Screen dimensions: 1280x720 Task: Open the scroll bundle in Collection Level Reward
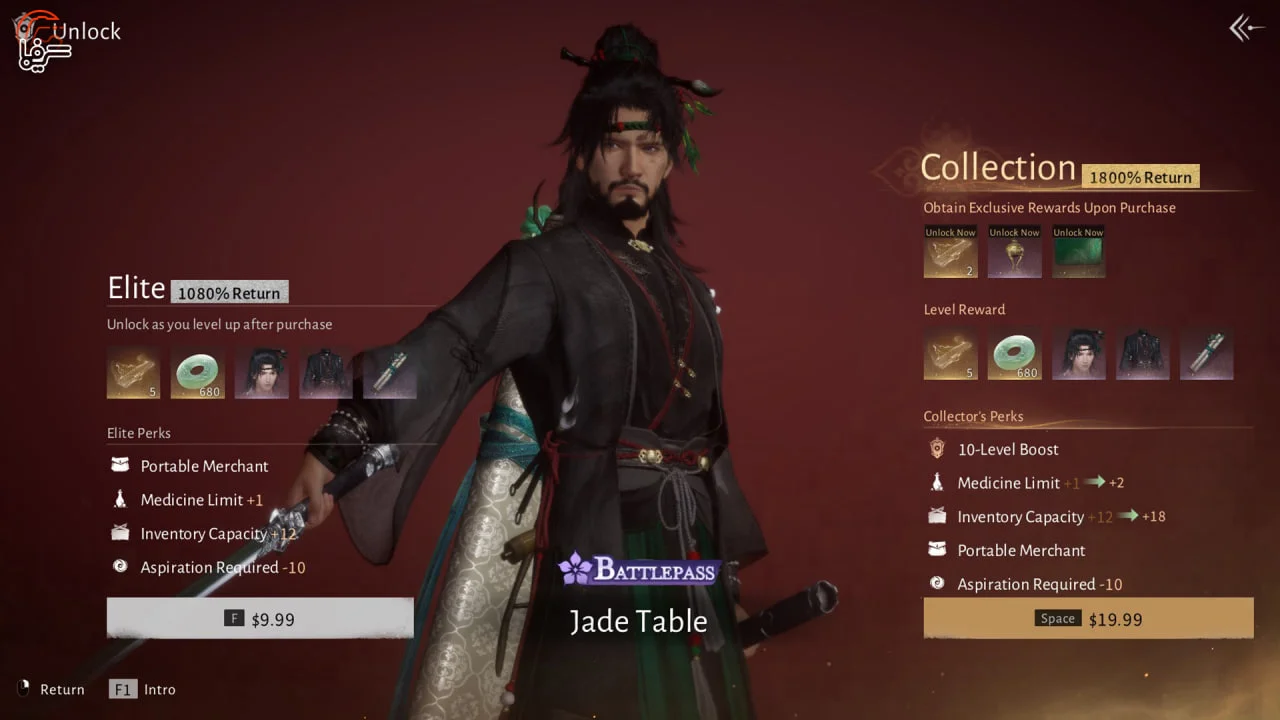tap(1206, 354)
